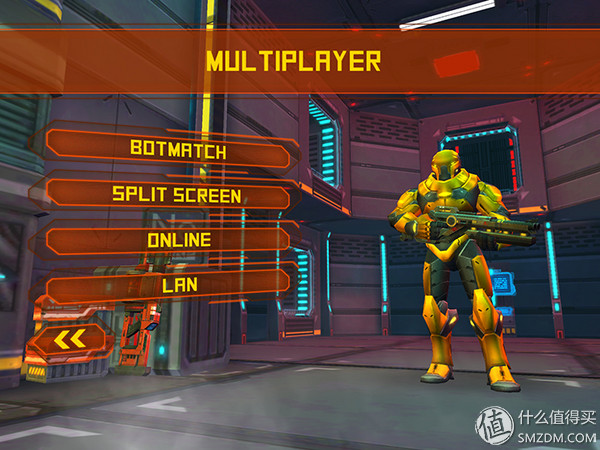This screenshot has height=450, width=600.
Task: Open the Online multiplayer option
Action: 178,240
